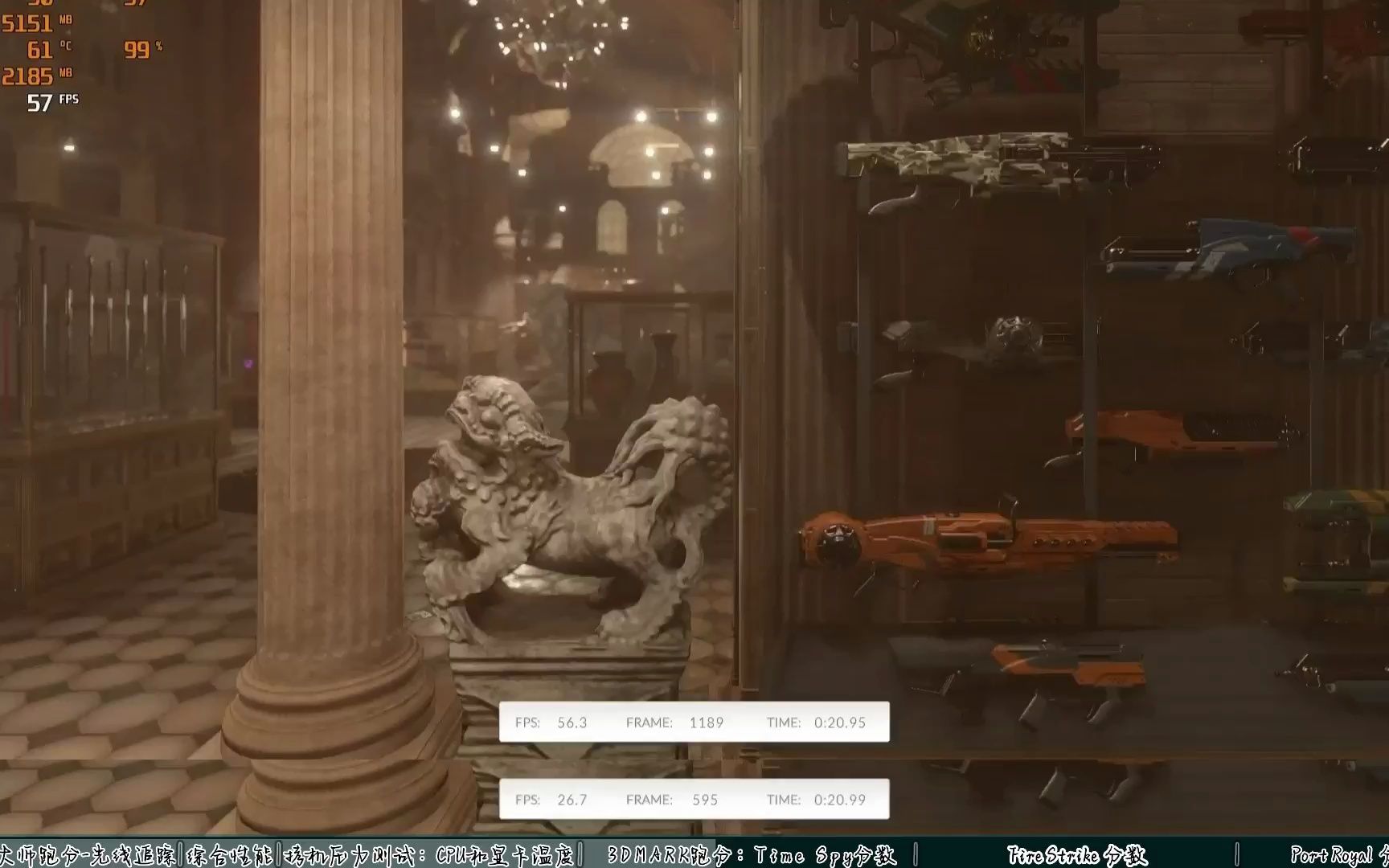Select the 61°C GPU temperature readout
This screenshot has height=868, width=1389.
tap(51, 51)
